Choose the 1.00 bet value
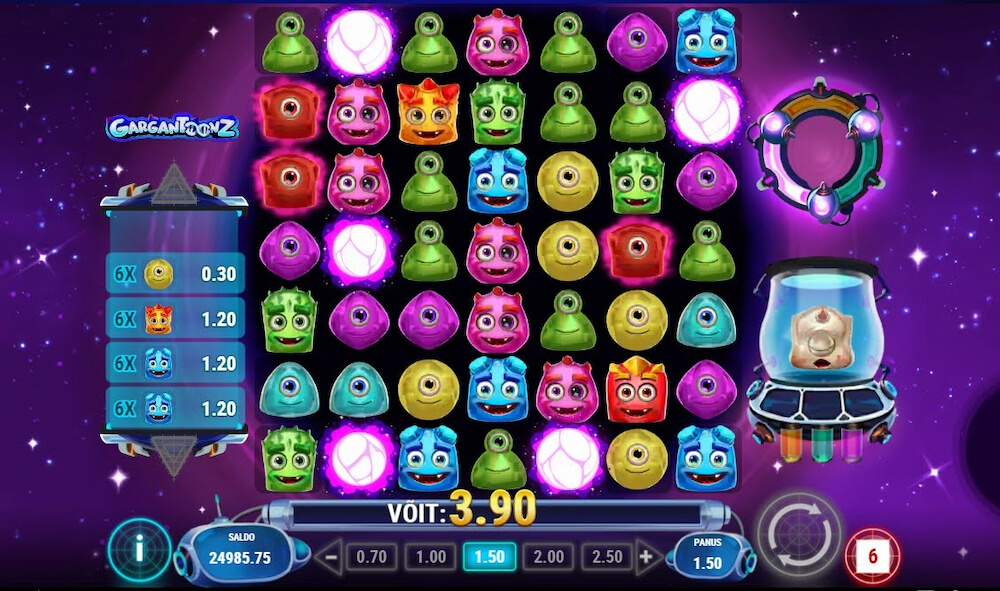Screen dimensions: 1000x591 (431, 557)
